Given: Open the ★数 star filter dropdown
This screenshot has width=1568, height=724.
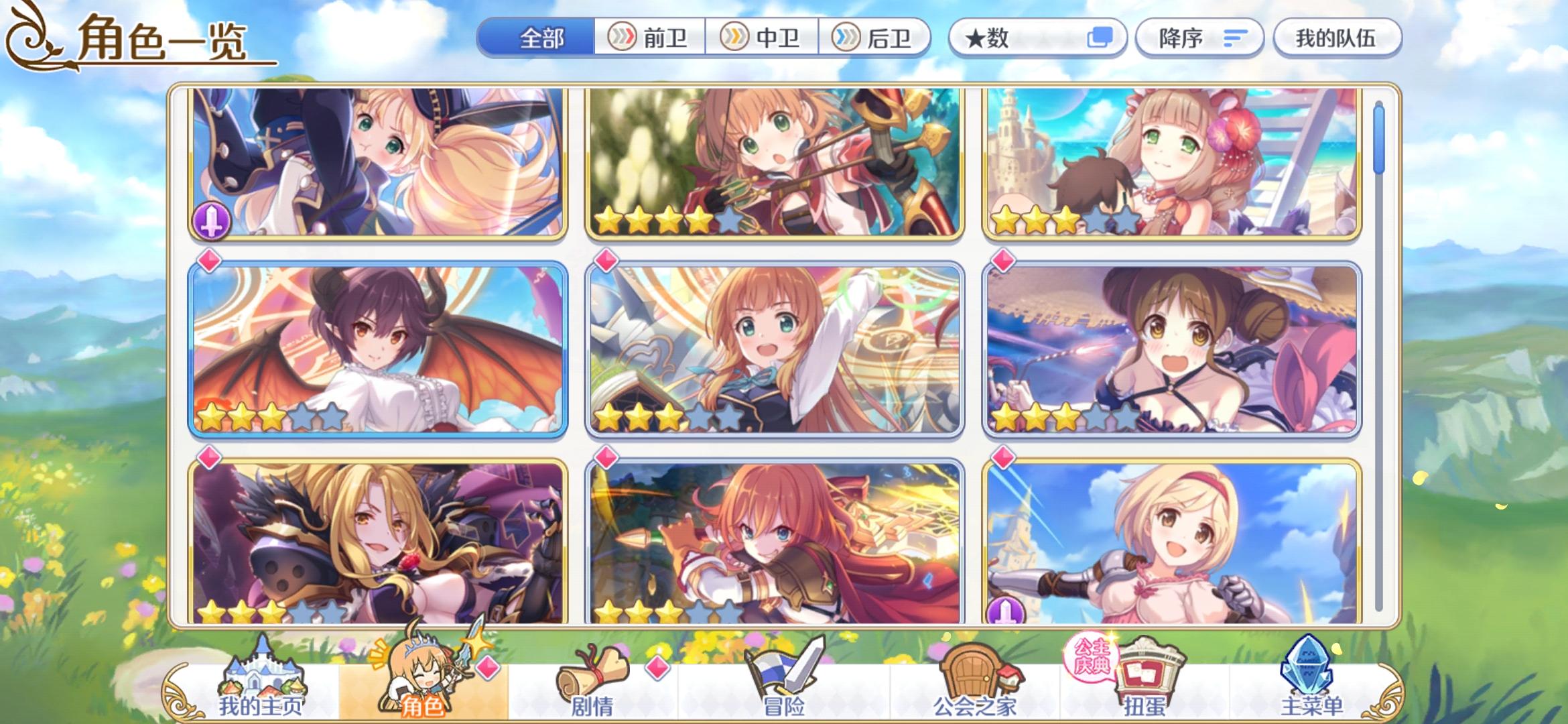Looking at the screenshot, I should point(1005,38).
